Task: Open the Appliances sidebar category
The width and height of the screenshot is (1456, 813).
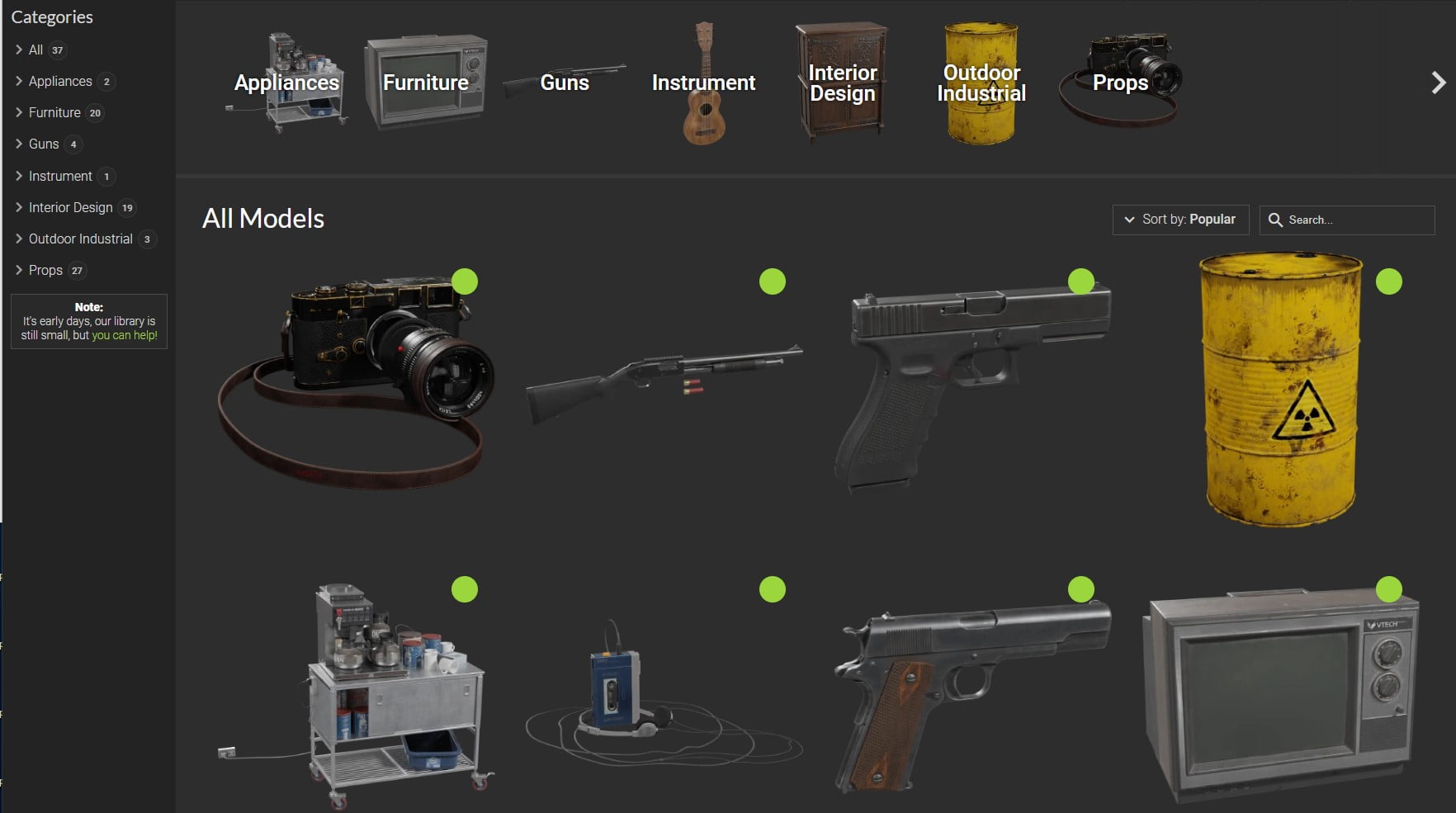Action: [60, 81]
